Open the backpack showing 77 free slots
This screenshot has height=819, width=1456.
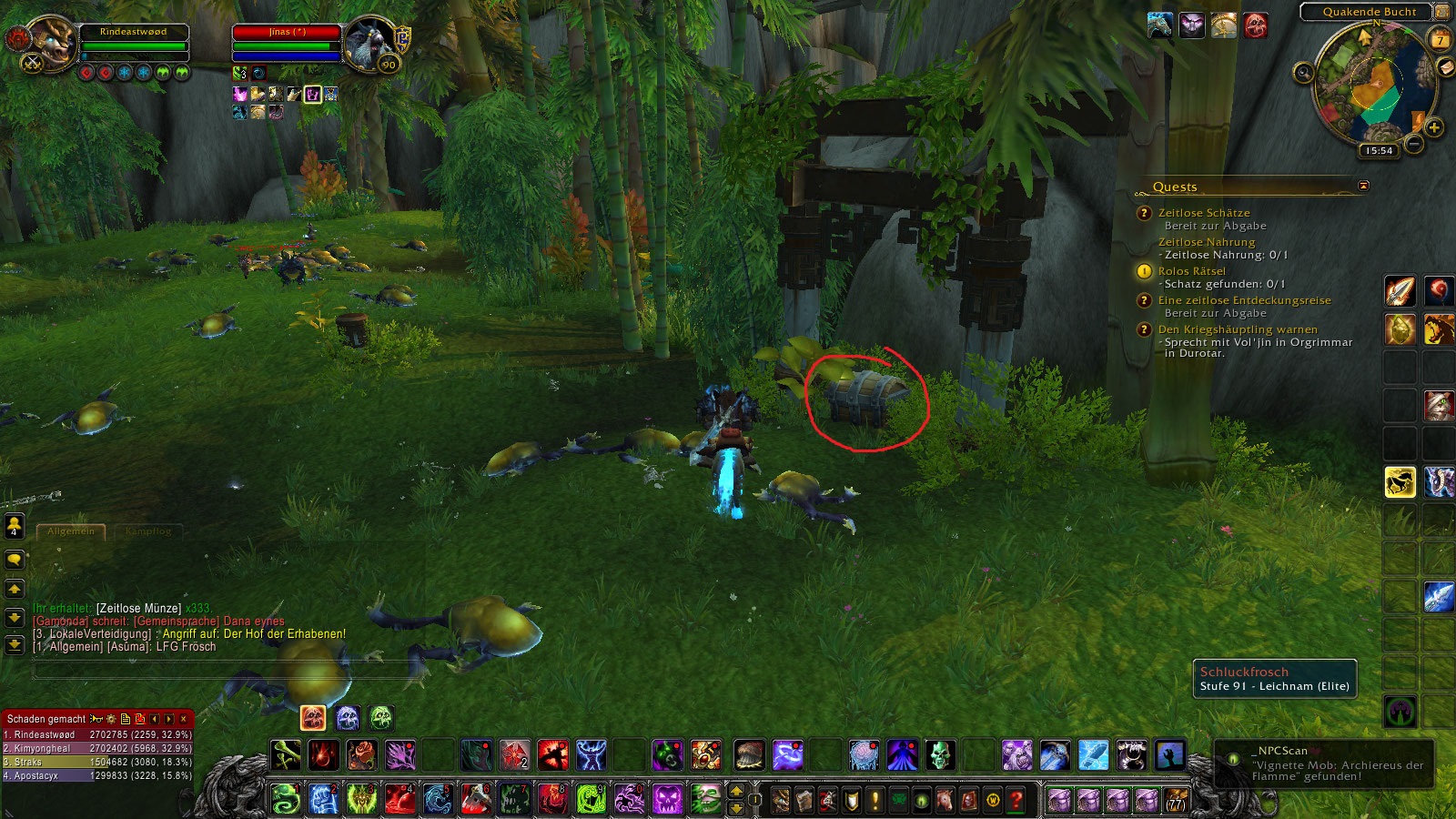1177,800
